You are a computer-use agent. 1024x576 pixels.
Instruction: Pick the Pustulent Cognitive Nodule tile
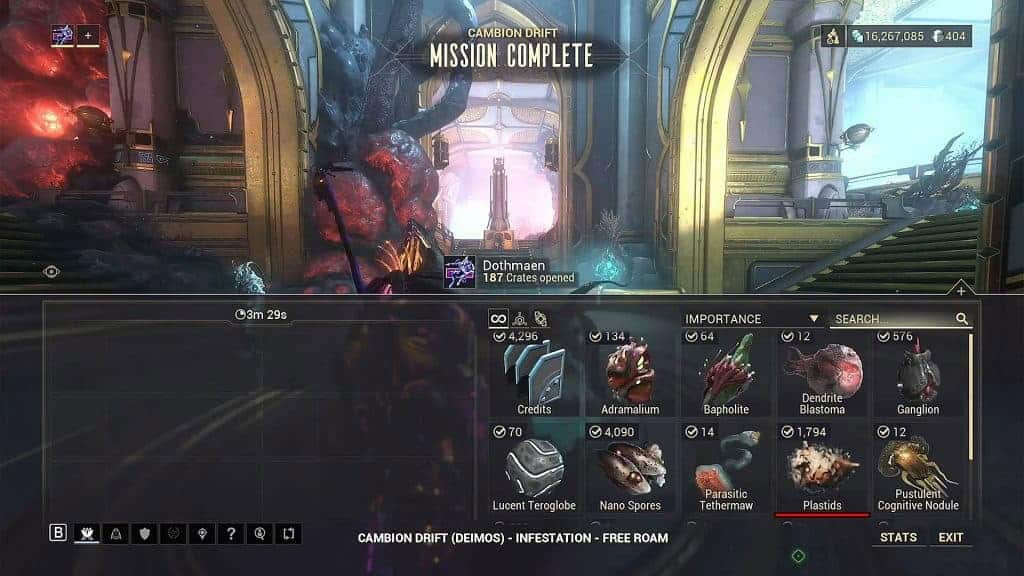point(918,468)
